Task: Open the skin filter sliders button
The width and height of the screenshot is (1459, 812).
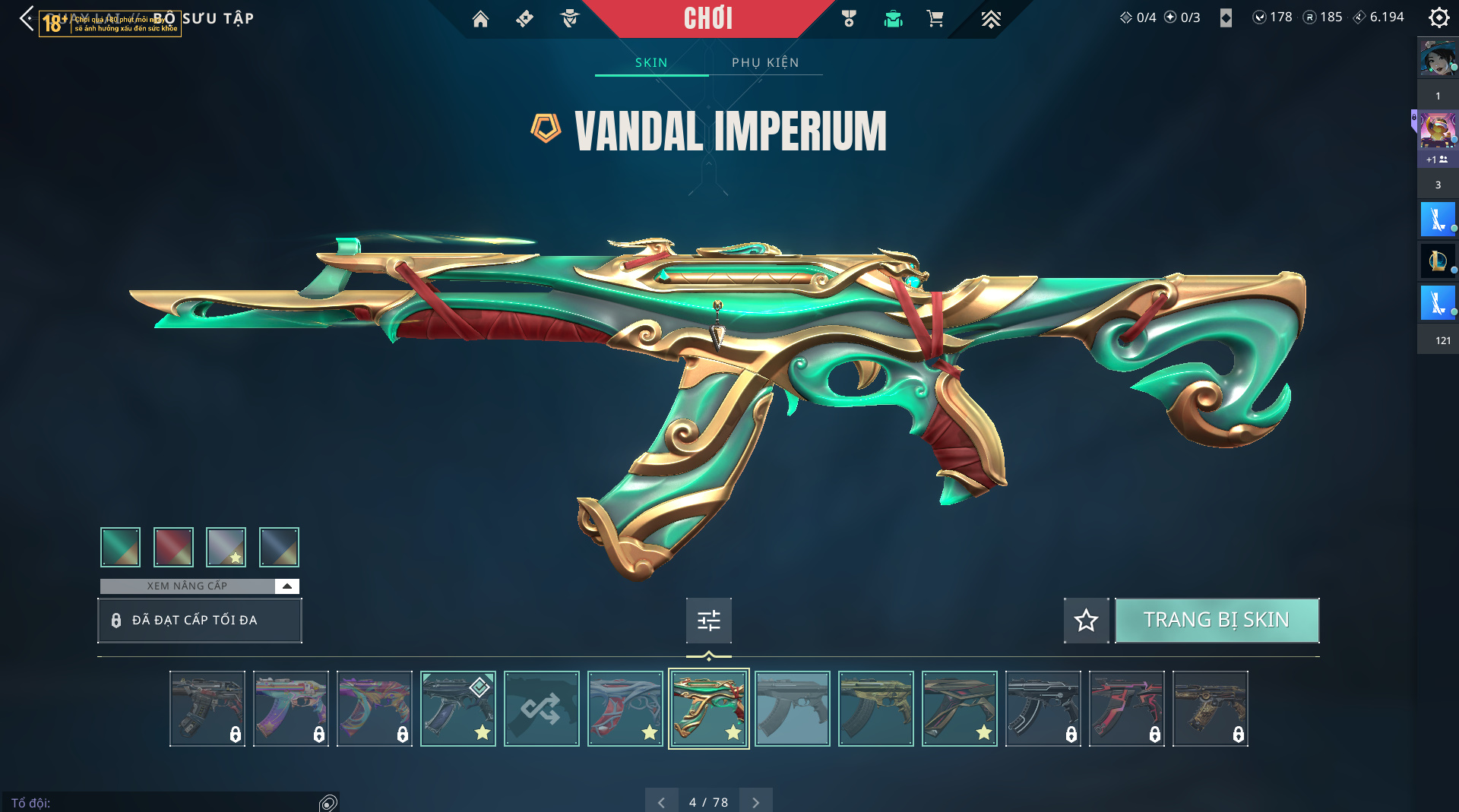Action: pos(708,621)
